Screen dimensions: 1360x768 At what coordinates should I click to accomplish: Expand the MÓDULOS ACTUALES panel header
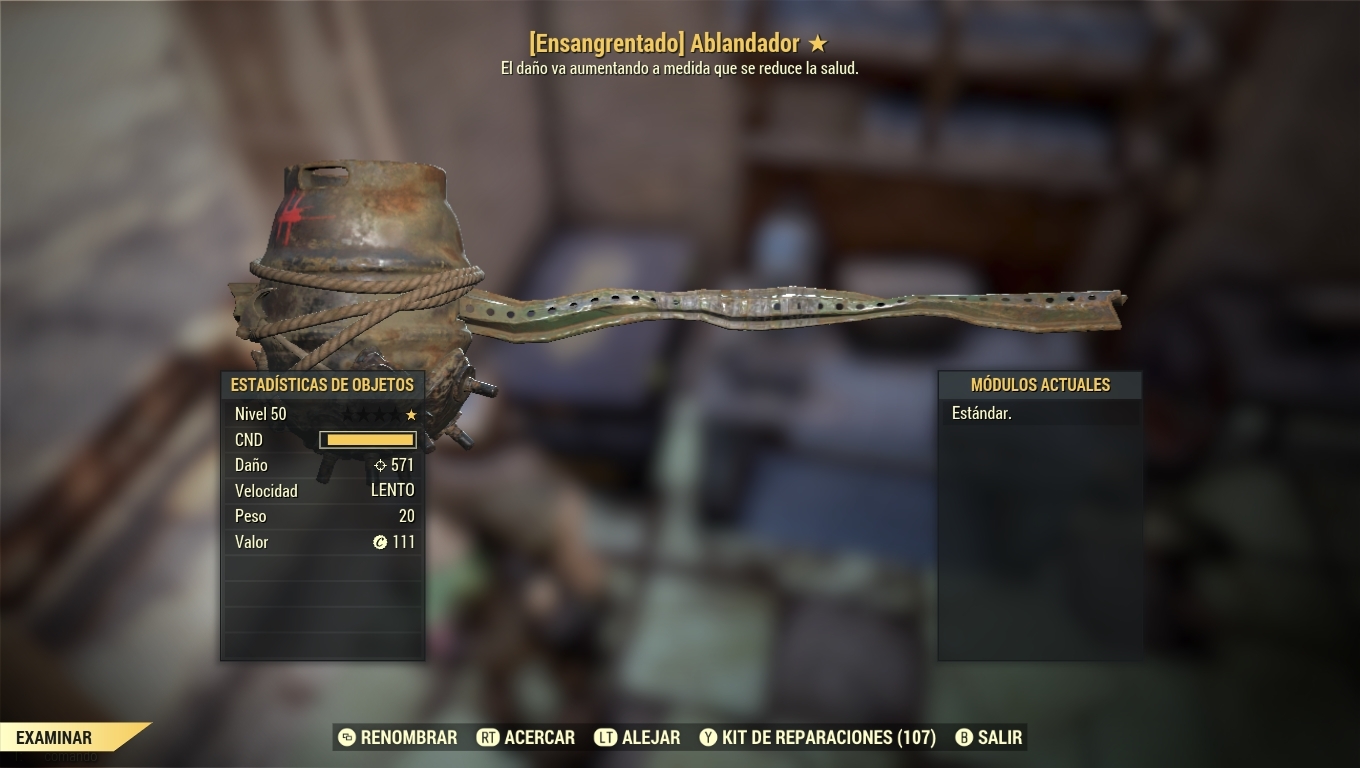point(1040,385)
